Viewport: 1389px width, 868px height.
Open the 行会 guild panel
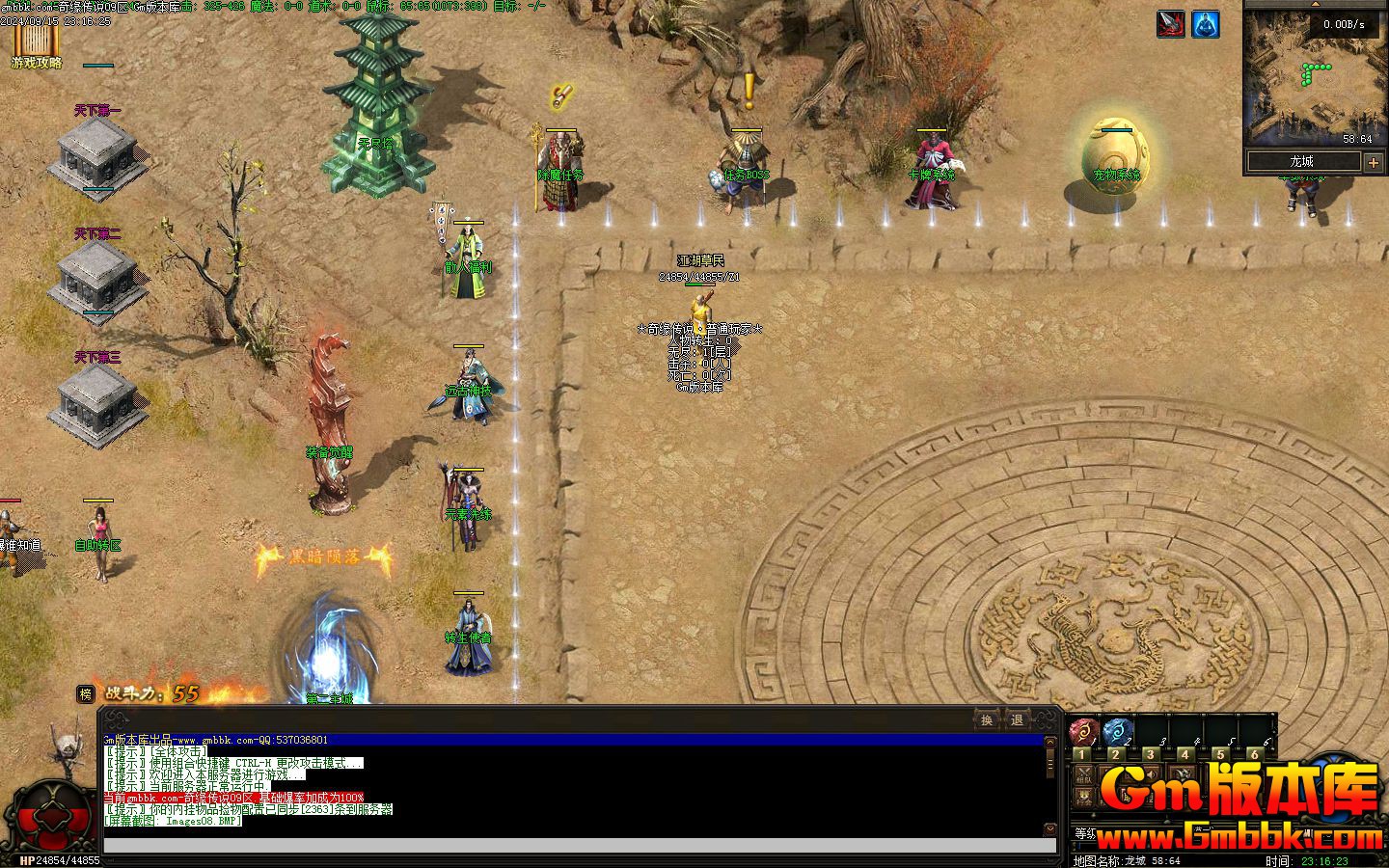click(1084, 797)
